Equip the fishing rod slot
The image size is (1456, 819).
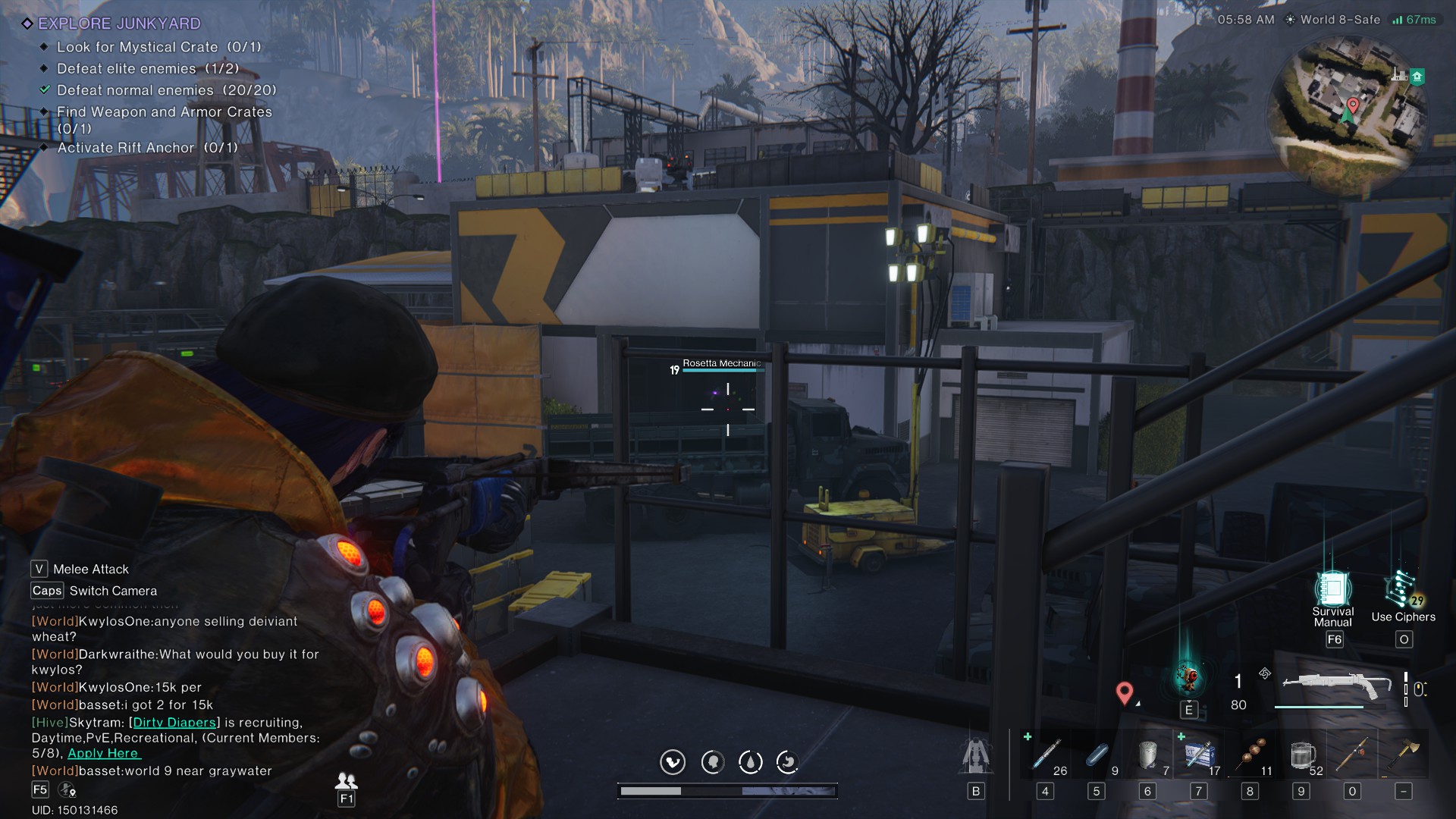coord(1353,755)
